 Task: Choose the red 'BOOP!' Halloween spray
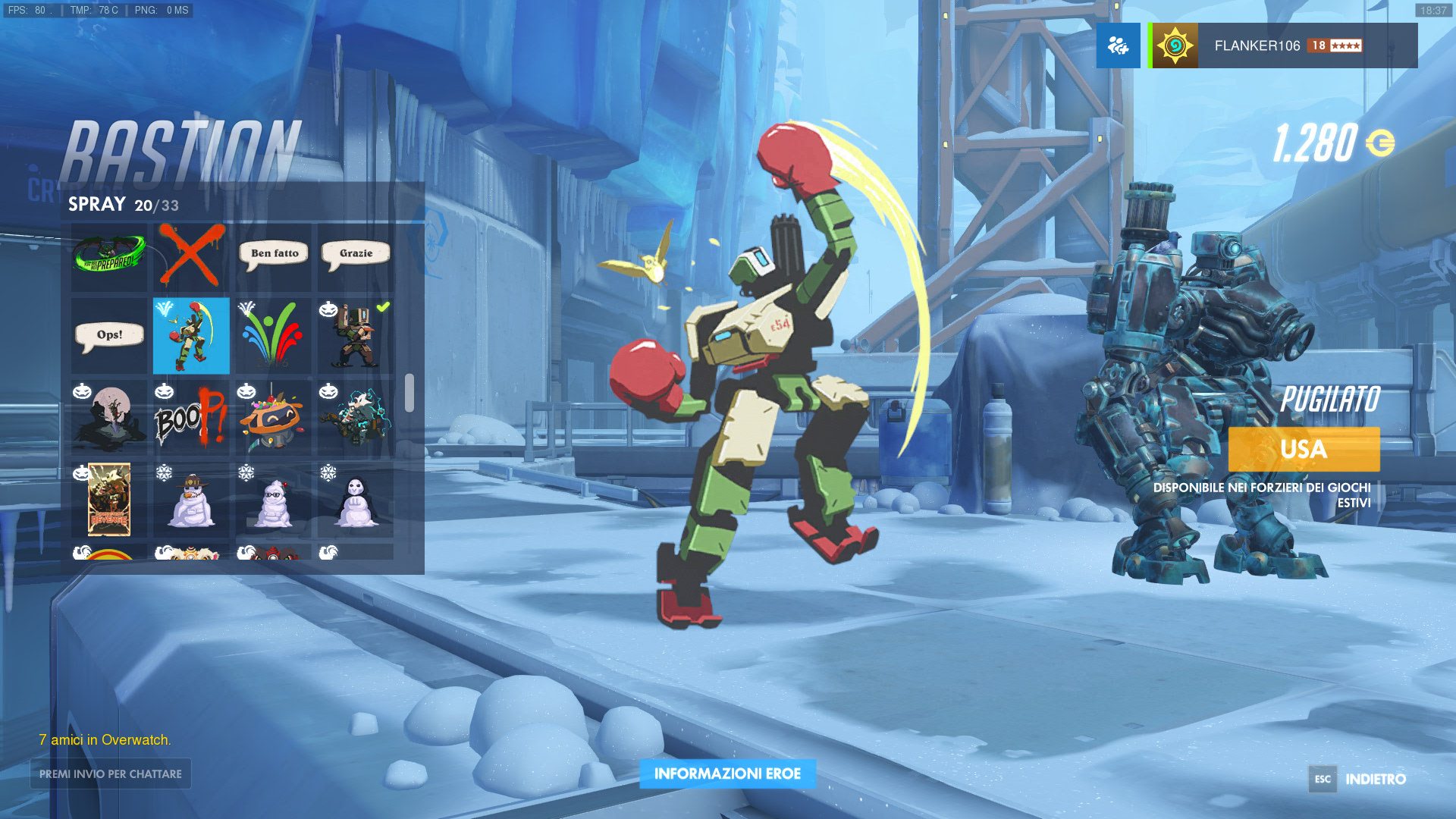coord(191,418)
